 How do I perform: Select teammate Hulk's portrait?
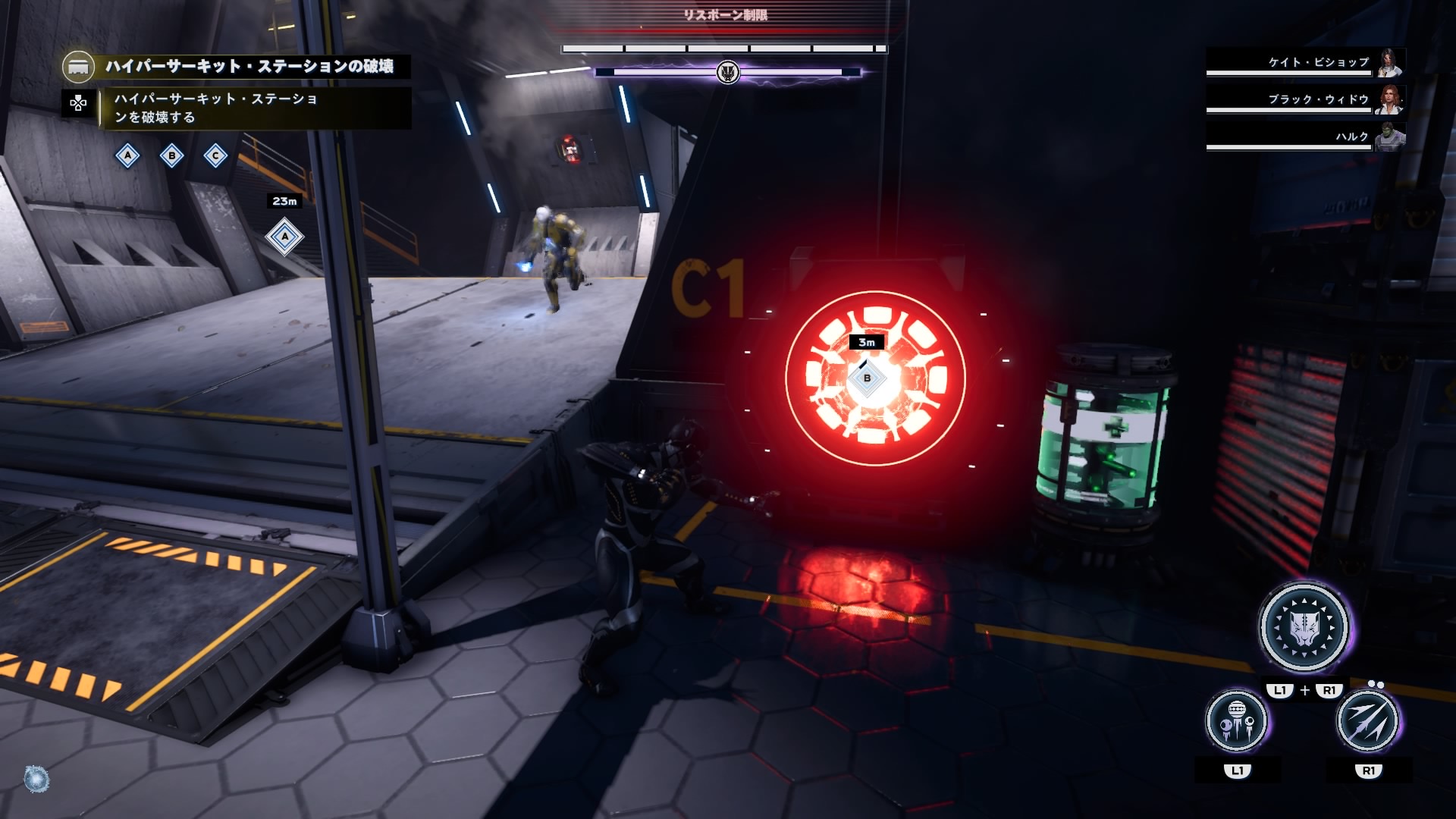point(1390,137)
